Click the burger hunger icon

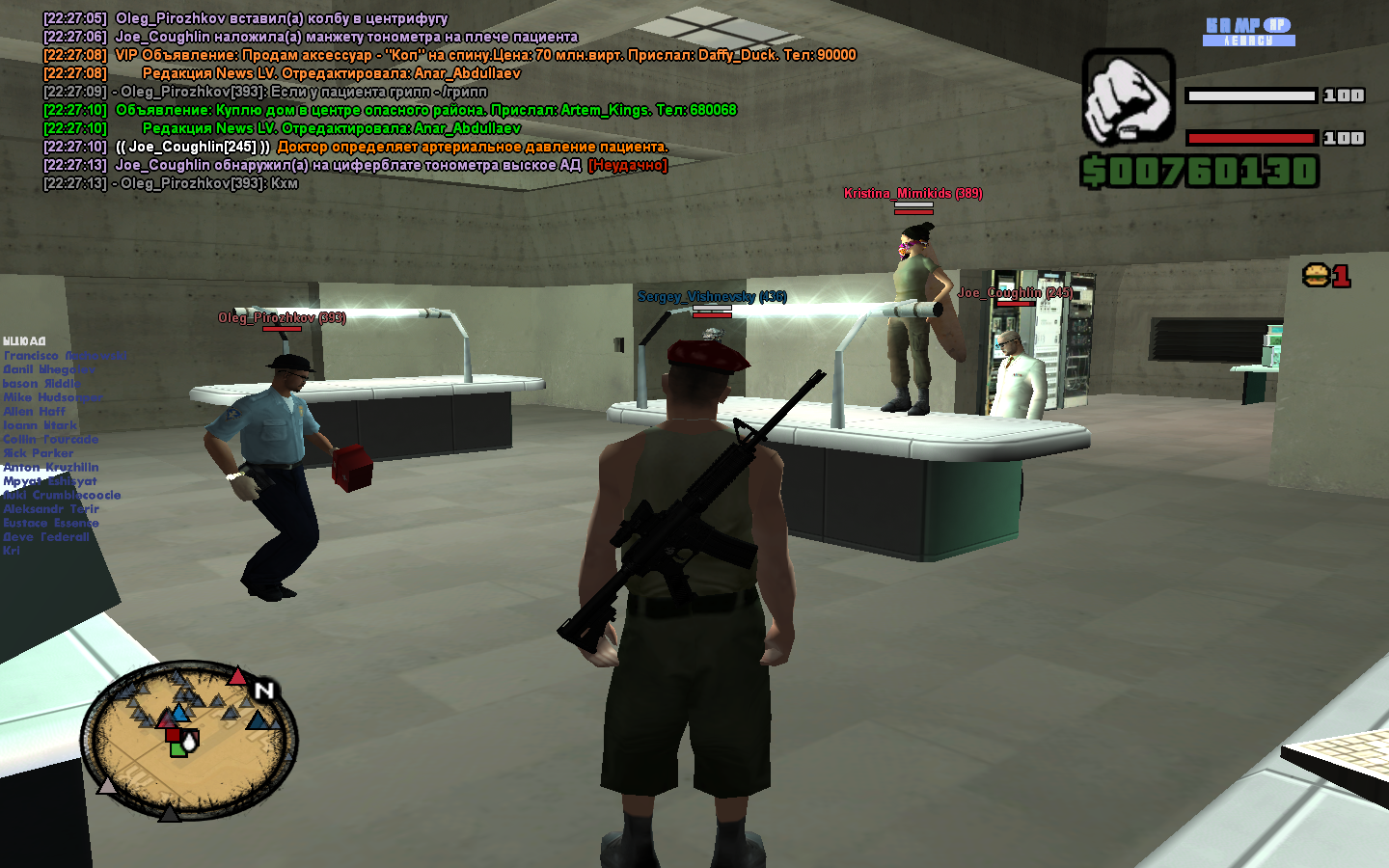pyautogui.click(x=1316, y=276)
